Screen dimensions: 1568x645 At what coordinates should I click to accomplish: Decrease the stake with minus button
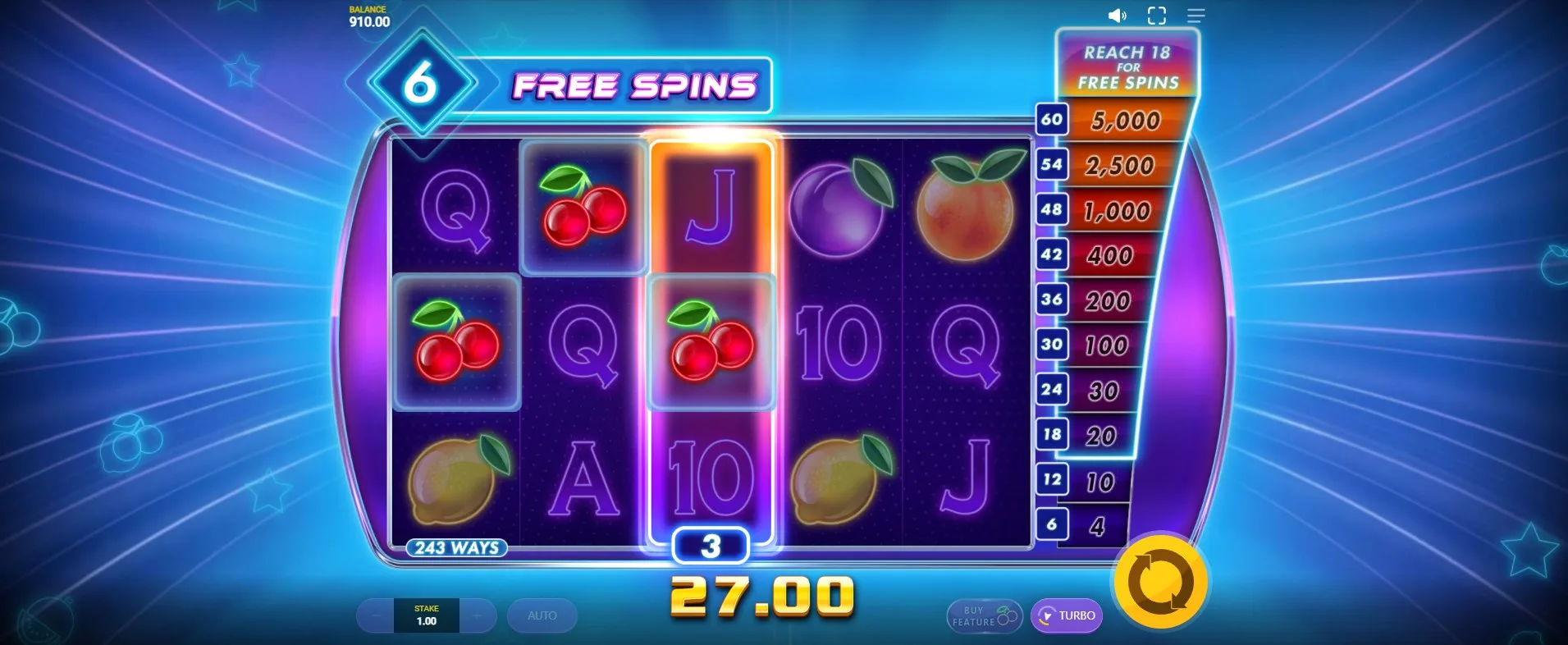click(x=376, y=615)
